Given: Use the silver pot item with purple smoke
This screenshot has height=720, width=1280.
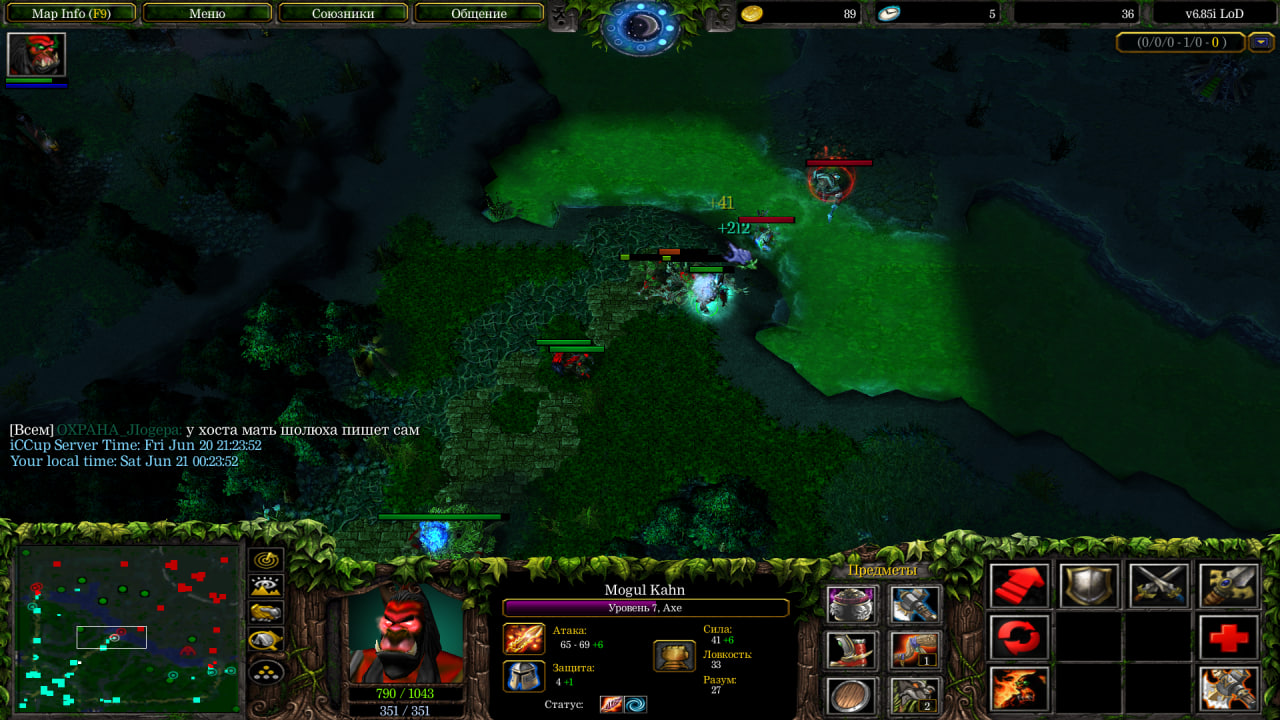Looking at the screenshot, I should coord(852,604).
